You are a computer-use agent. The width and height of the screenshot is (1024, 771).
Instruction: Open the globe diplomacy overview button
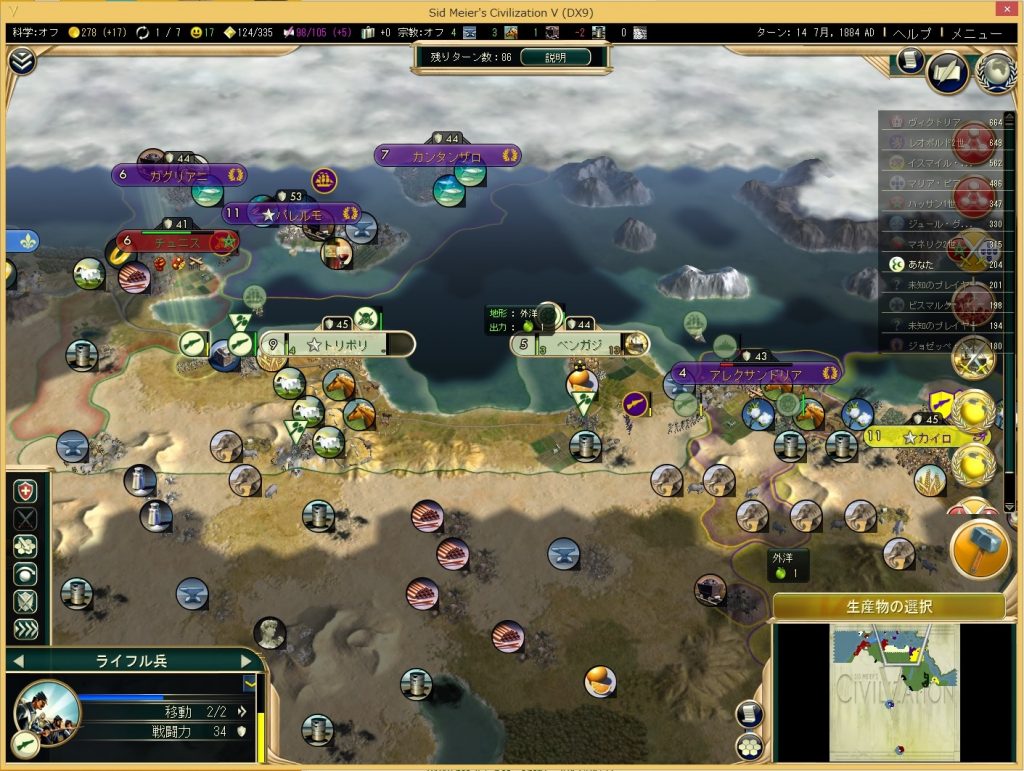click(995, 71)
